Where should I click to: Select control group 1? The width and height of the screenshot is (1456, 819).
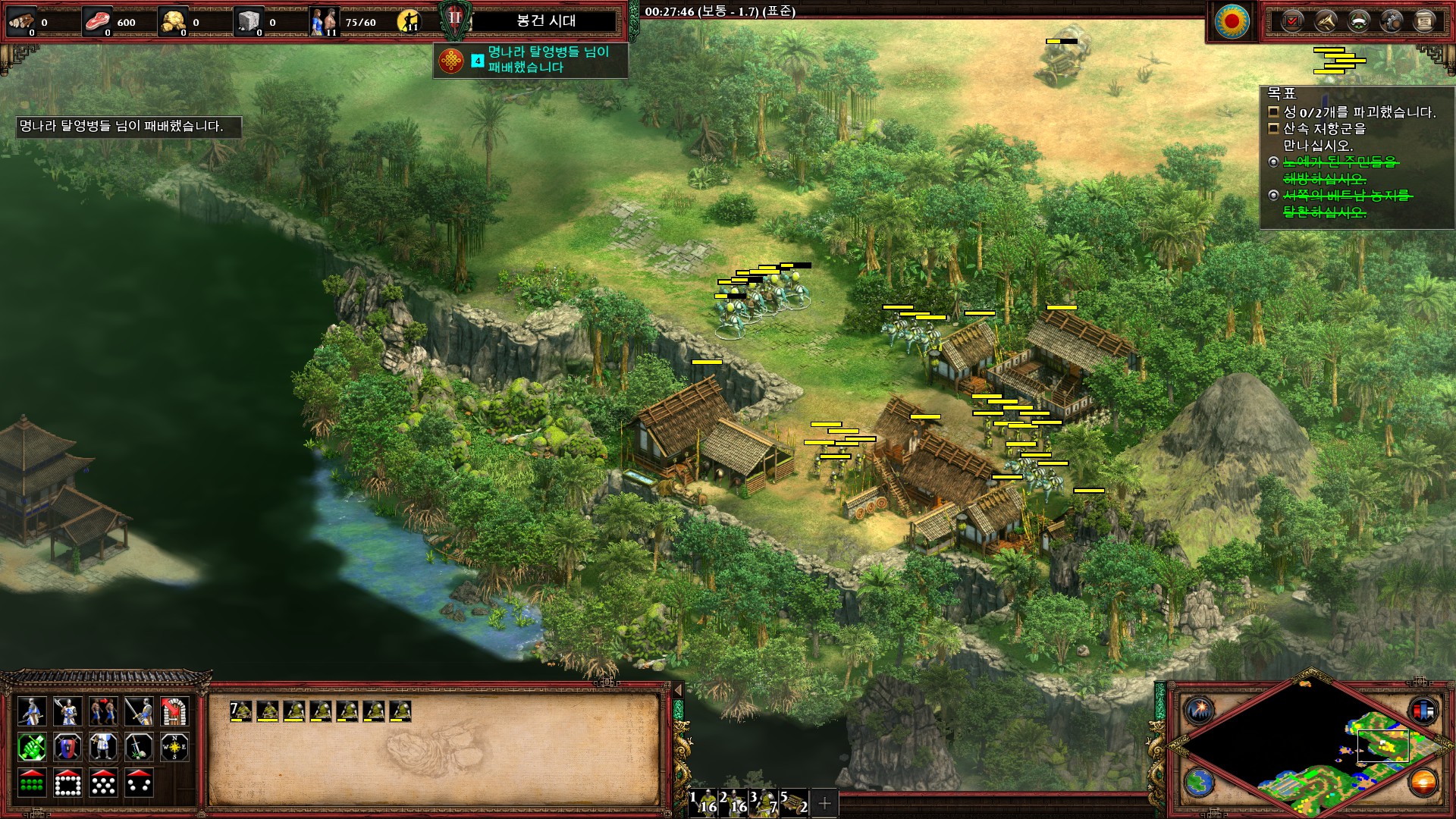(704, 802)
